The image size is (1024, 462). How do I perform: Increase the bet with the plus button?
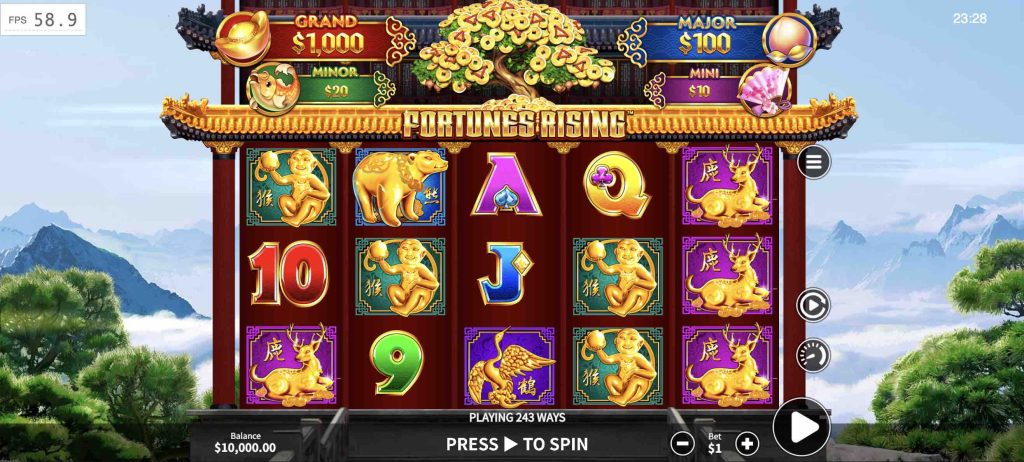(x=747, y=443)
